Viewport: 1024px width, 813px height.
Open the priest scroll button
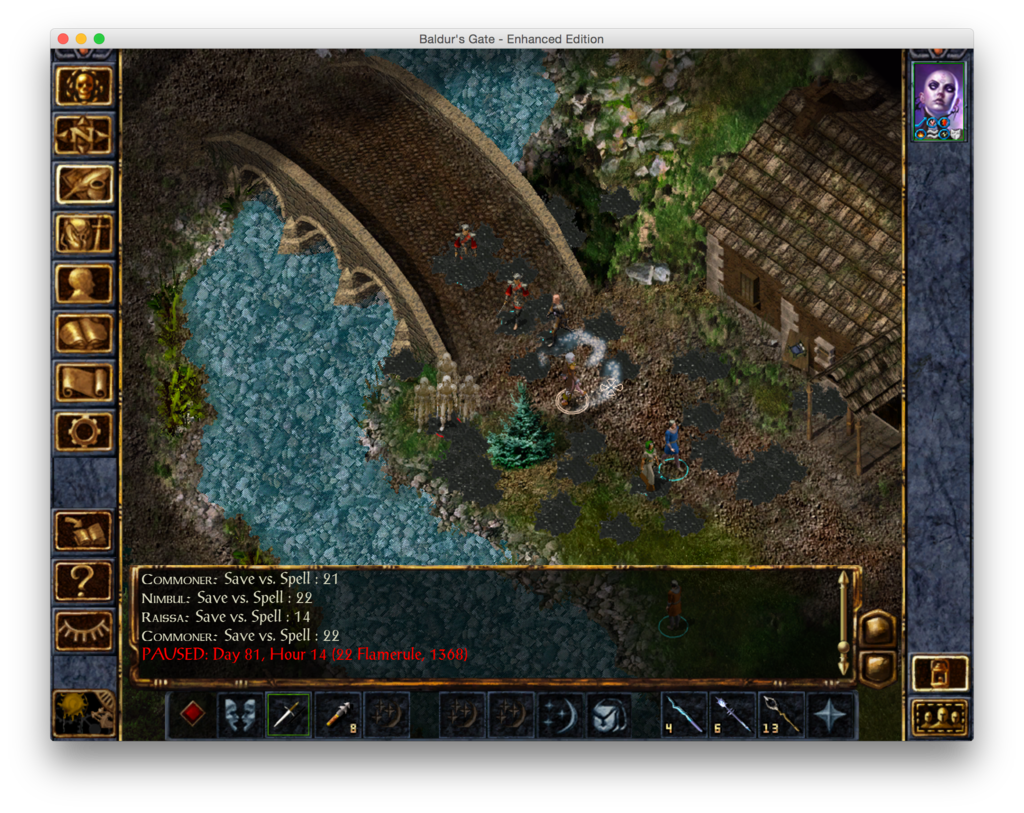(x=84, y=382)
